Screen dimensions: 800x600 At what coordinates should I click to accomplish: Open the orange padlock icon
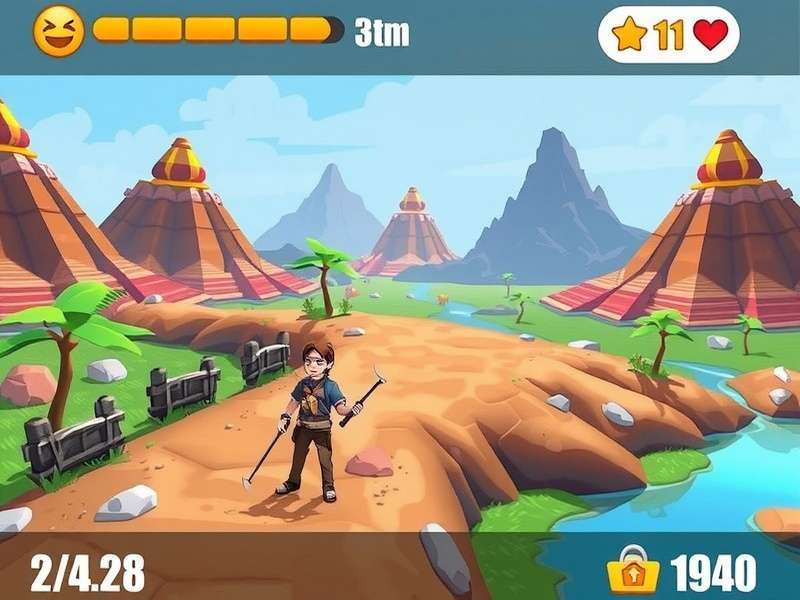point(633,570)
